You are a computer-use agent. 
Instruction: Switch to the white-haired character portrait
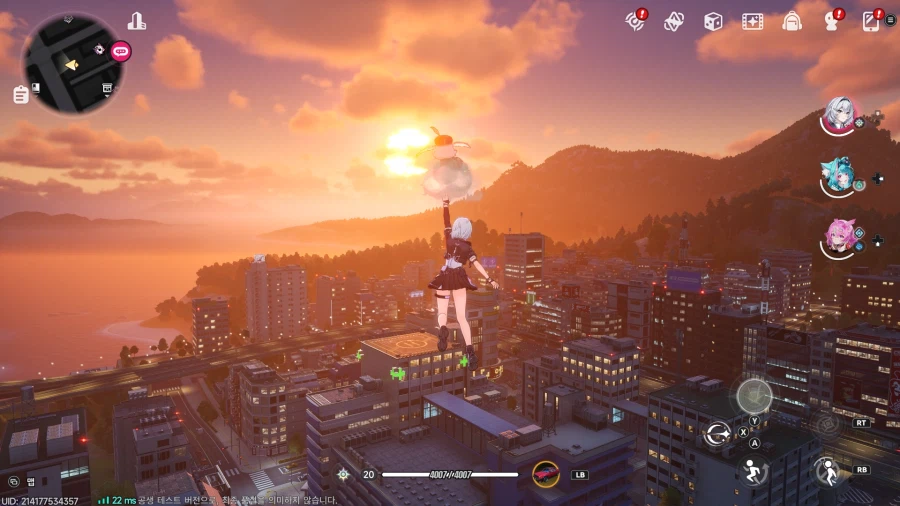point(838,116)
